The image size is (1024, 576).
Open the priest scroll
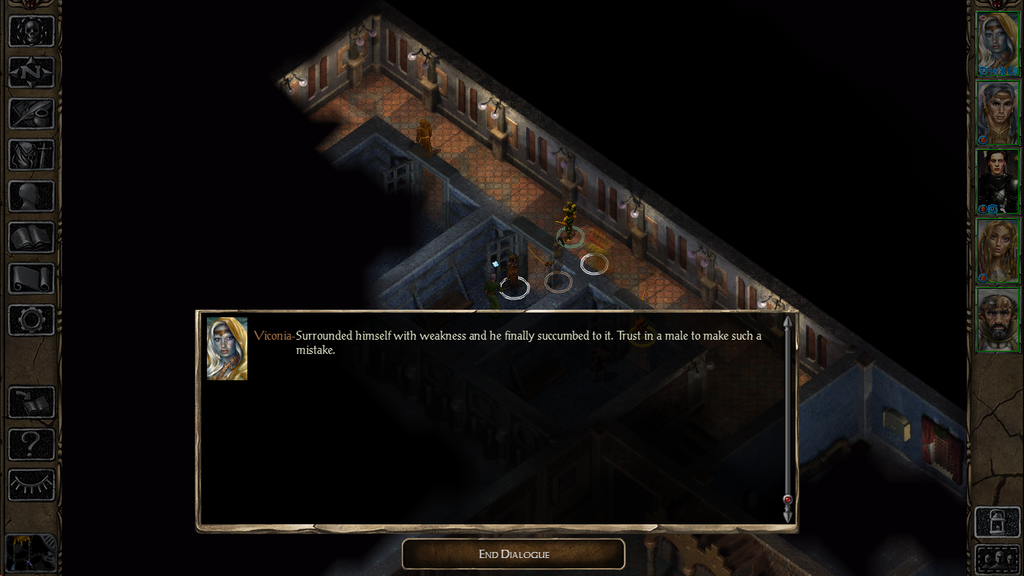(31, 278)
